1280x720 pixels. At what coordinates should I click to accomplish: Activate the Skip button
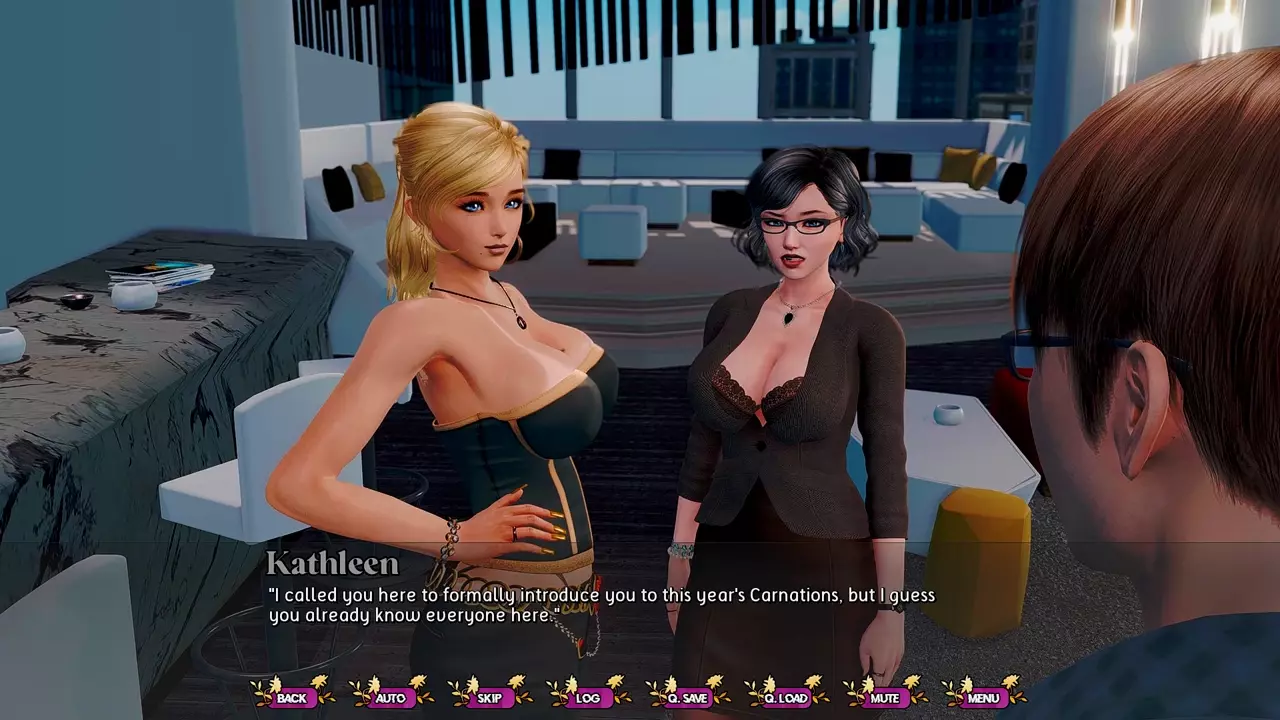pyautogui.click(x=489, y=697)
